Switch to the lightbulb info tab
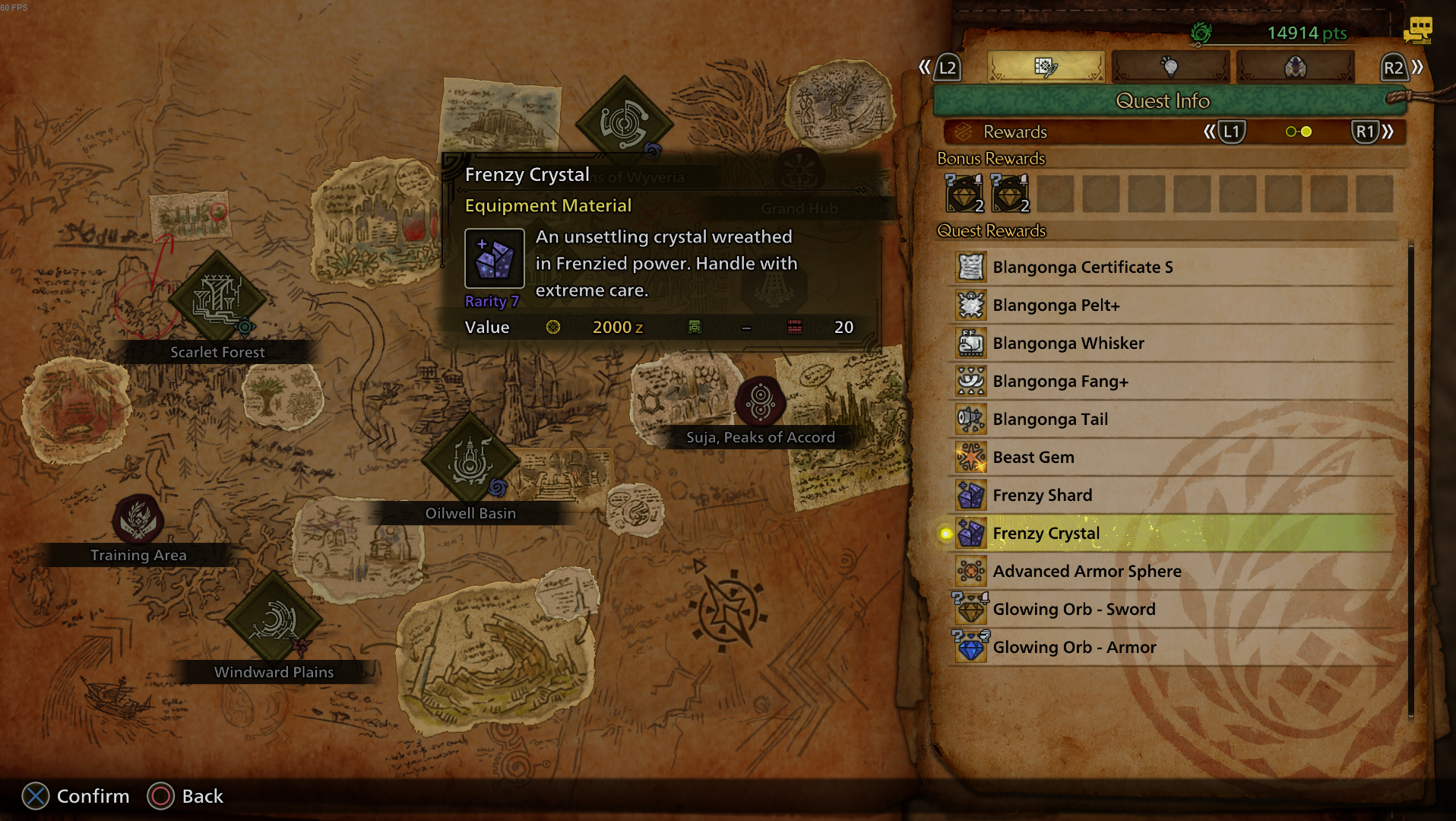Screen dimensions: 1456x821 coord(1170,66)
